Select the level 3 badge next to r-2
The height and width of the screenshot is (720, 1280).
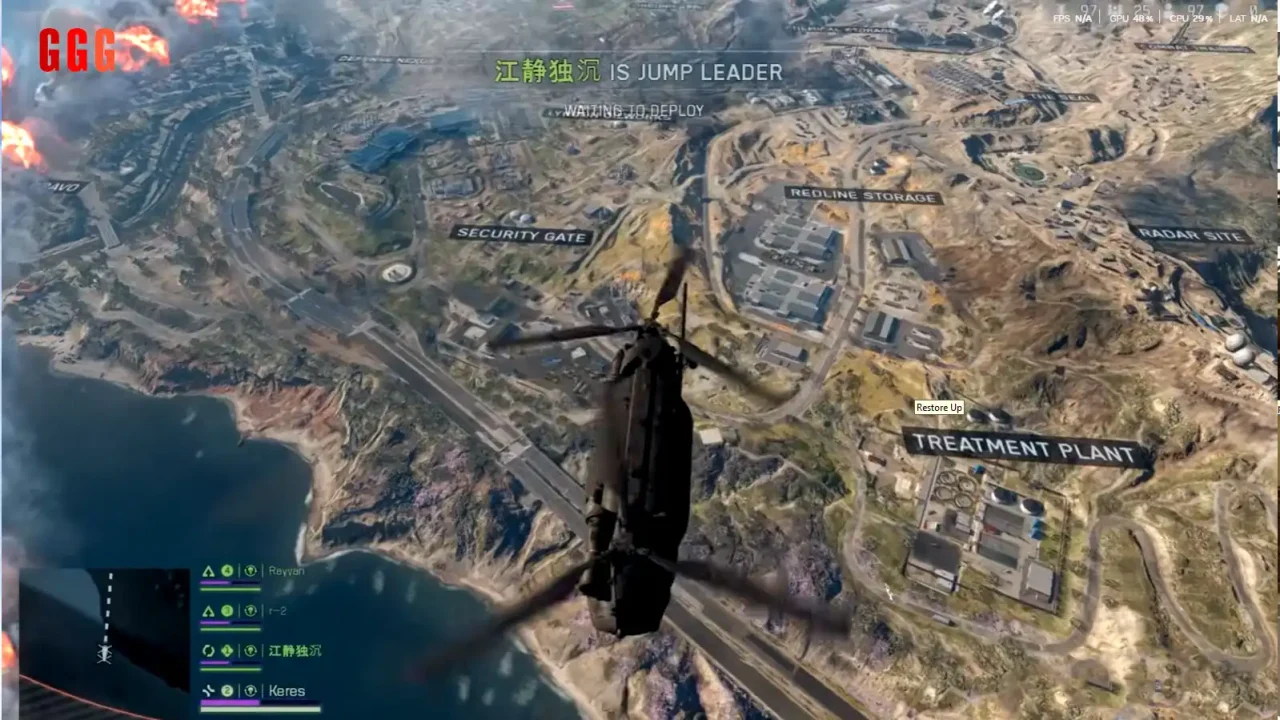228,610
